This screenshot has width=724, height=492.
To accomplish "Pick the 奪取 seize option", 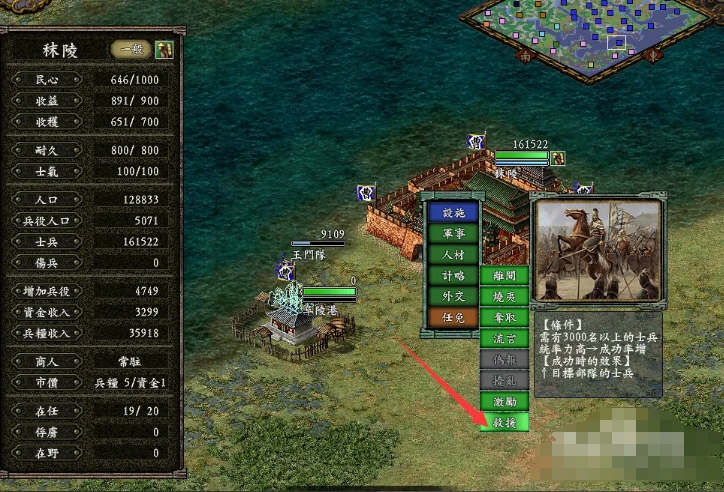I will [504, 317].
